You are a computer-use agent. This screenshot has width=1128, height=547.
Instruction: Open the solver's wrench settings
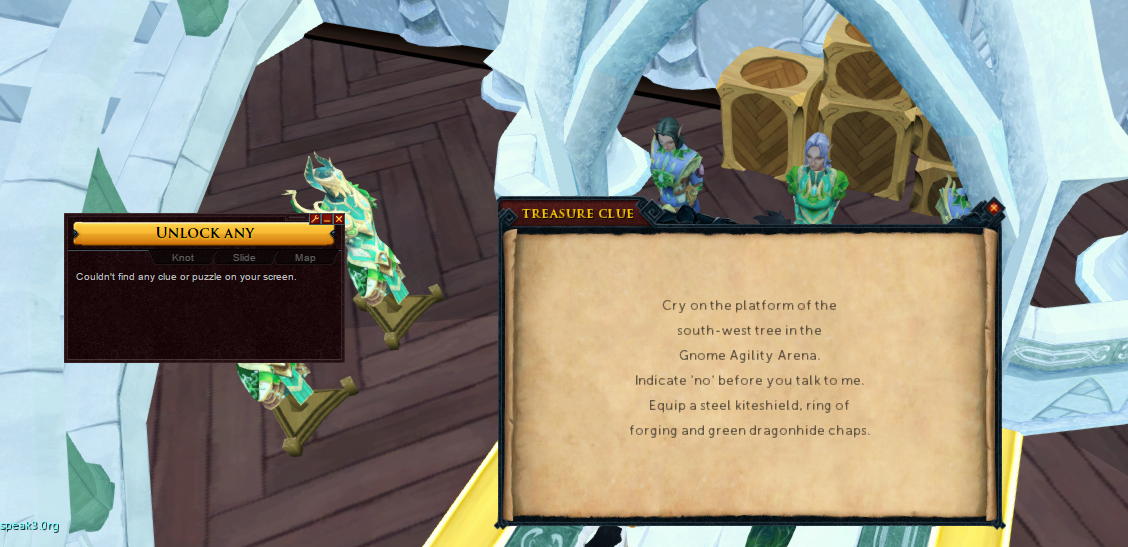pos(315,219)
